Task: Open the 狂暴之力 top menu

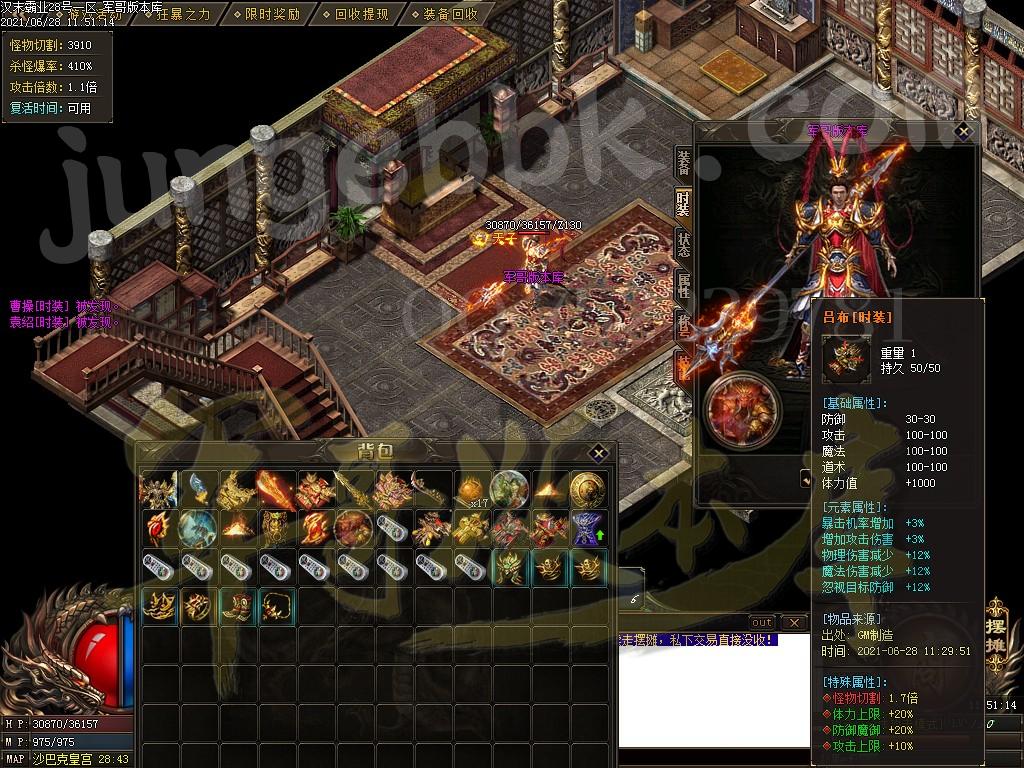Action: pos(183,14)
